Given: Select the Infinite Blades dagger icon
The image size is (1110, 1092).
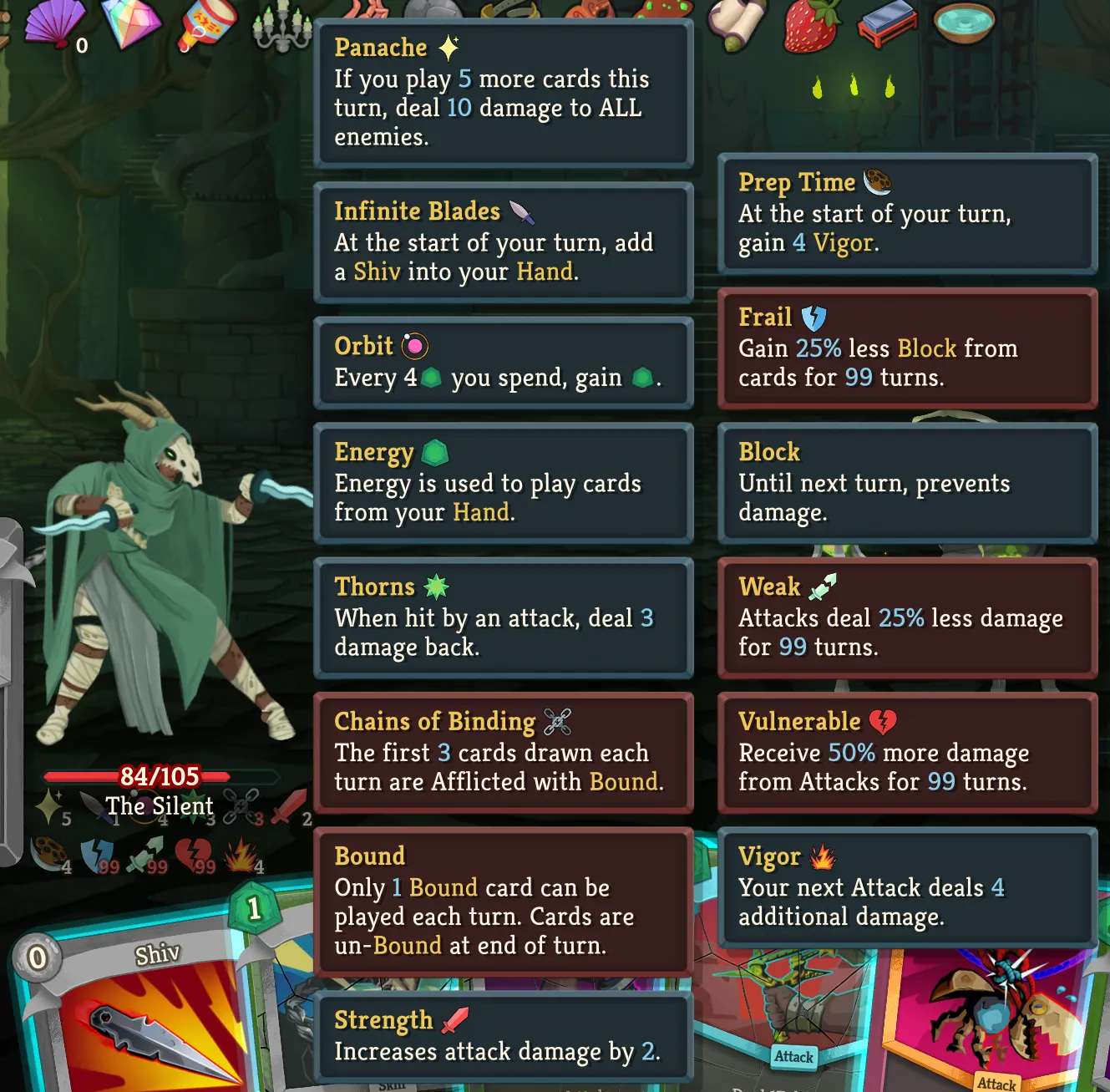Looking at the screenshot, I should tap(96, 805).
